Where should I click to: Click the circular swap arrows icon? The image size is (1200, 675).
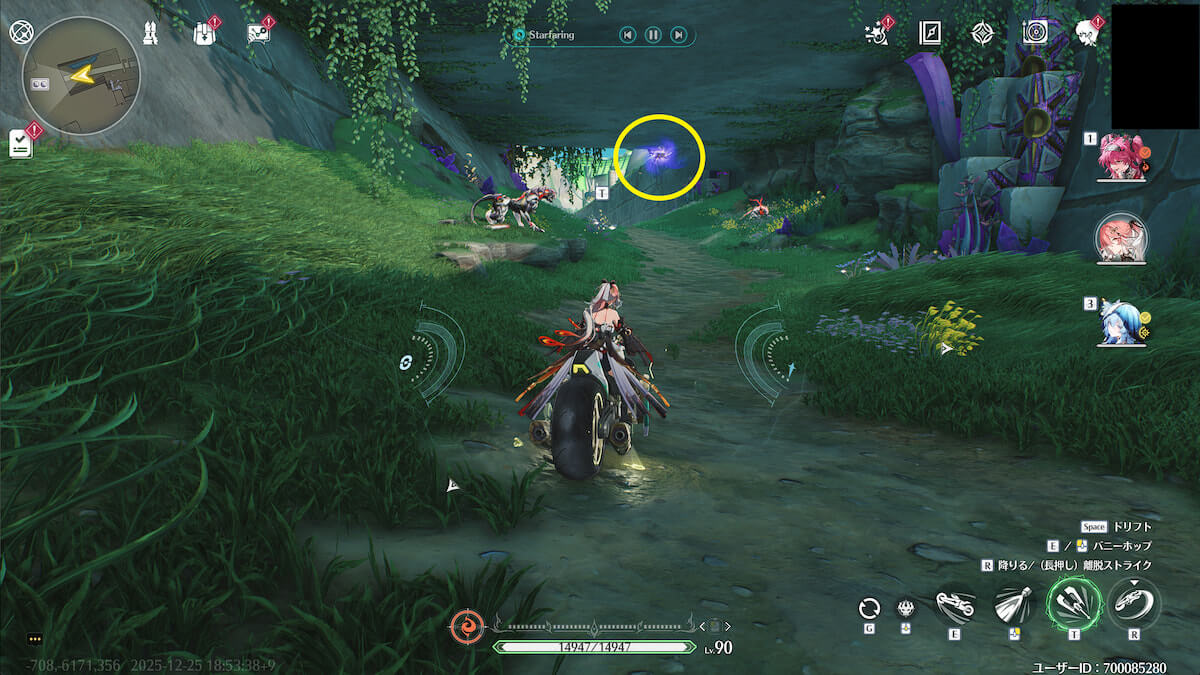tap(869, 607)
